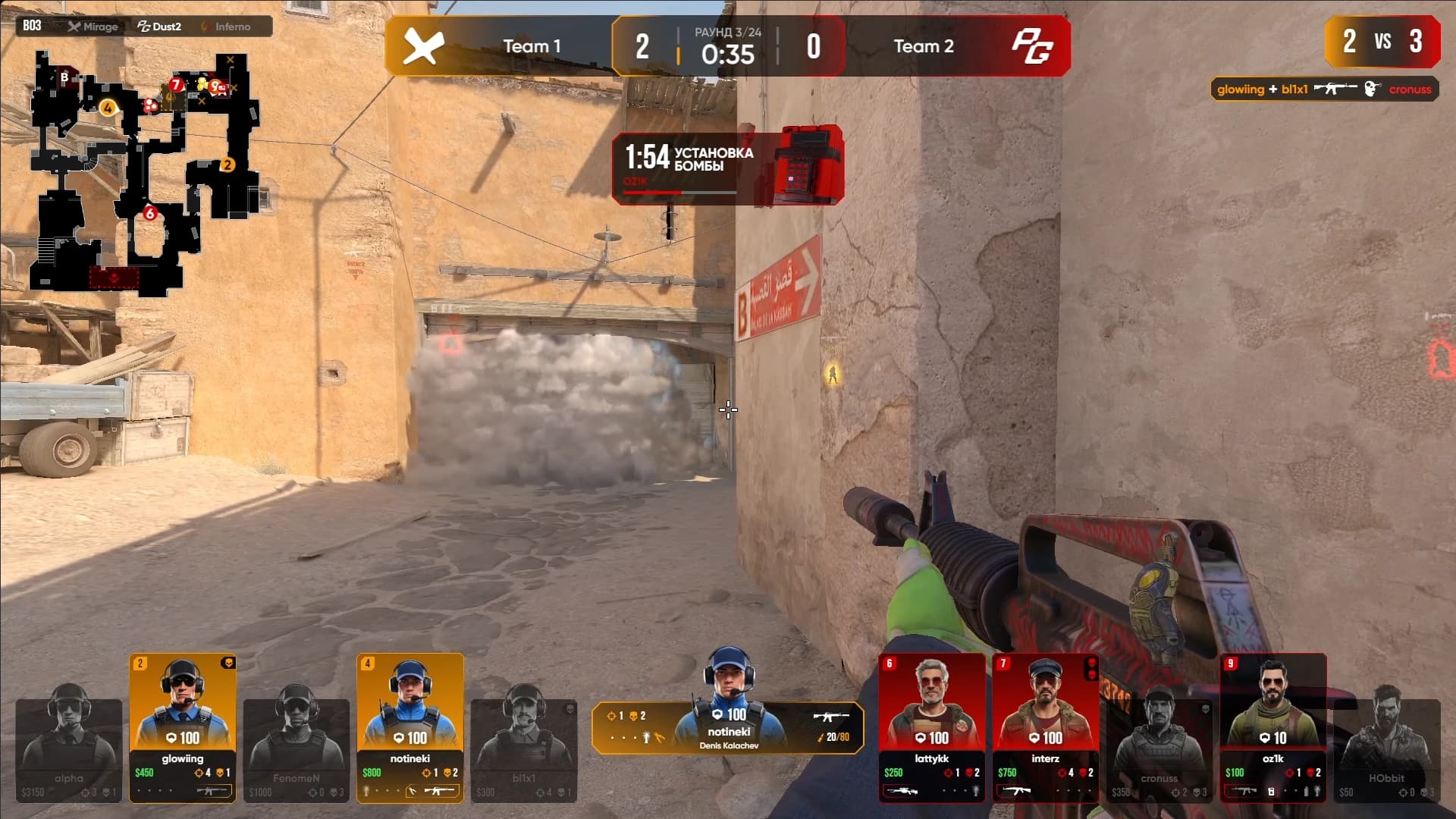Click the radar minimap

146,173
